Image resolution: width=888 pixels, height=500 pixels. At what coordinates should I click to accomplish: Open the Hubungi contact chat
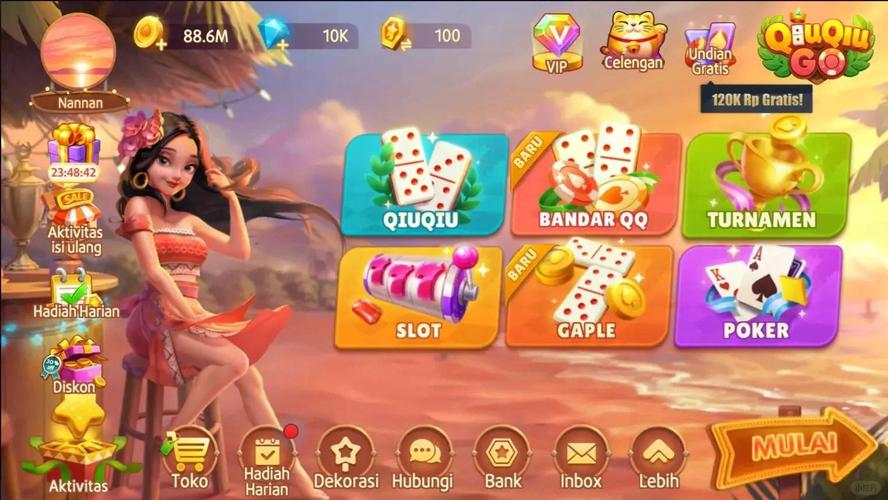coord(424,459)
